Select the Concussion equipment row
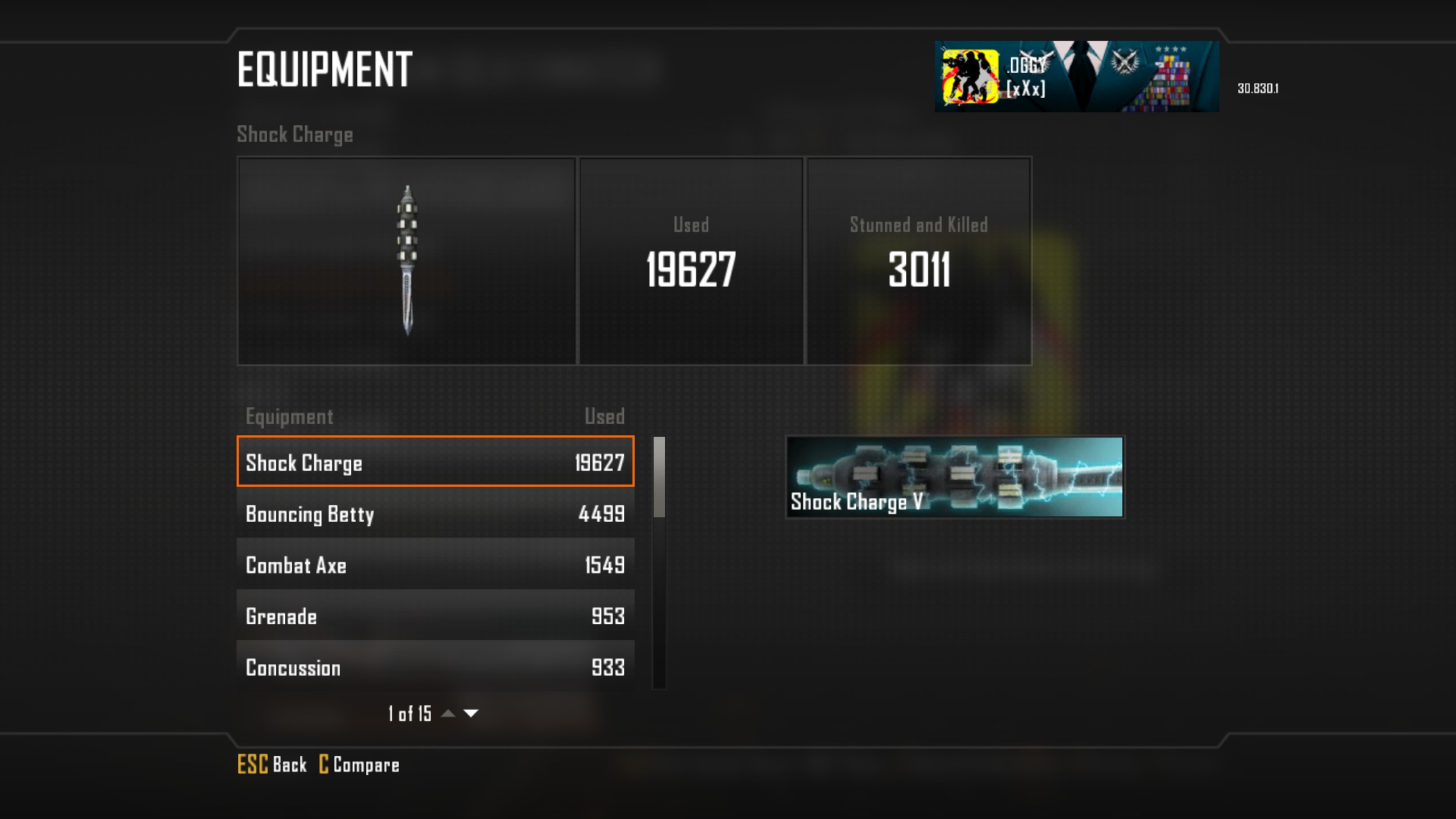 [435, 667]
